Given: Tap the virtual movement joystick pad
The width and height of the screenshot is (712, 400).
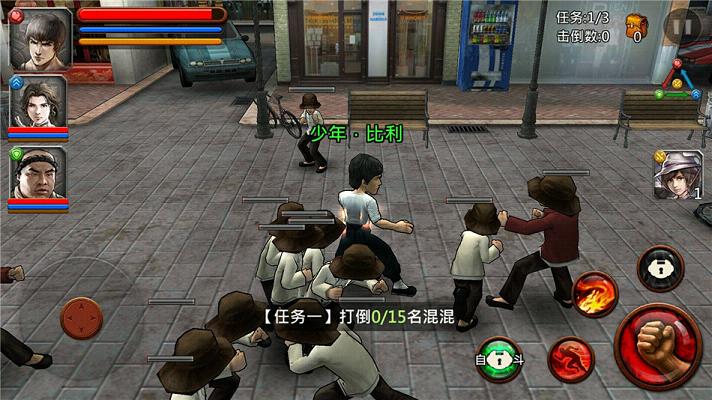Looking at the screenshot, I should pyautogui.click(x=82, y=318).
